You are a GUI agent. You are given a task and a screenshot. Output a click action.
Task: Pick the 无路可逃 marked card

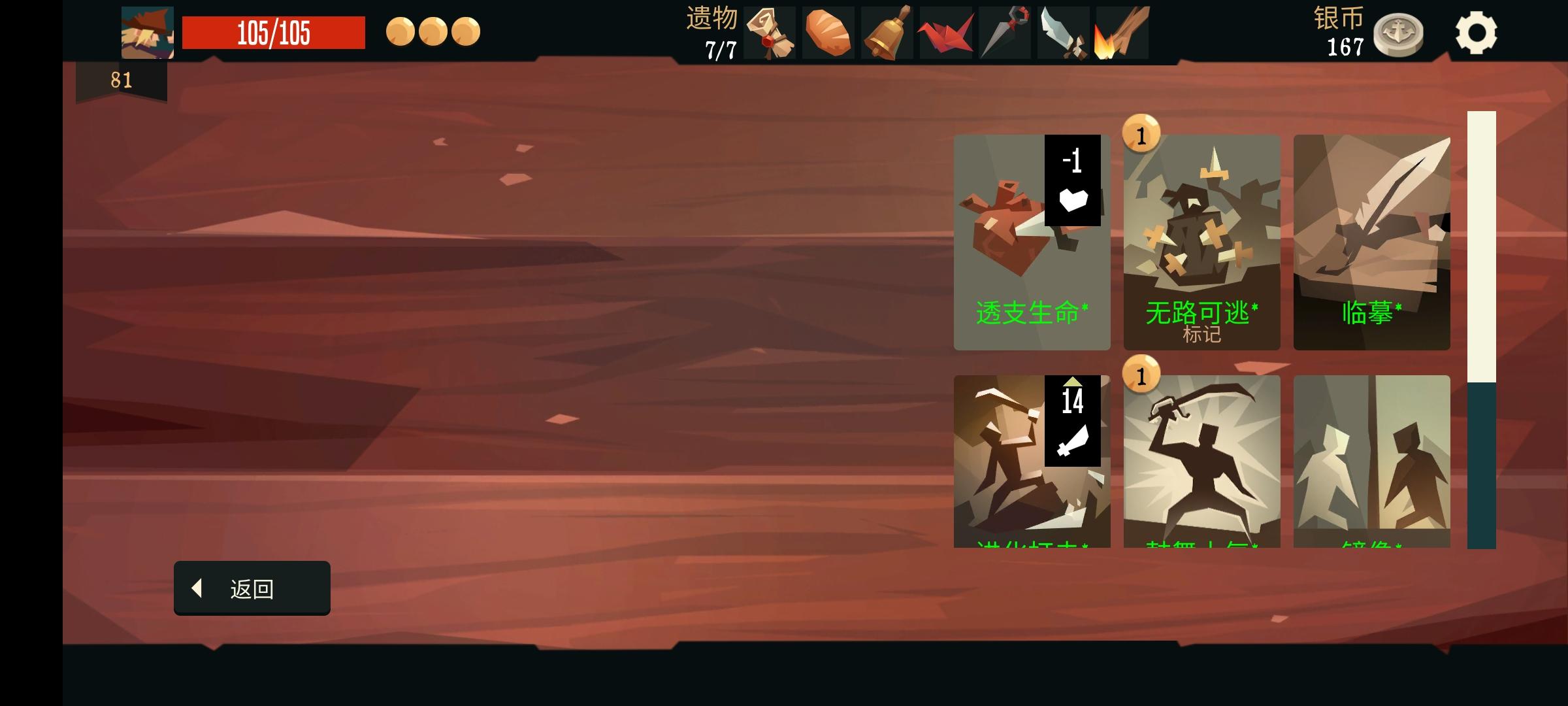click(x=1202, y=242)
